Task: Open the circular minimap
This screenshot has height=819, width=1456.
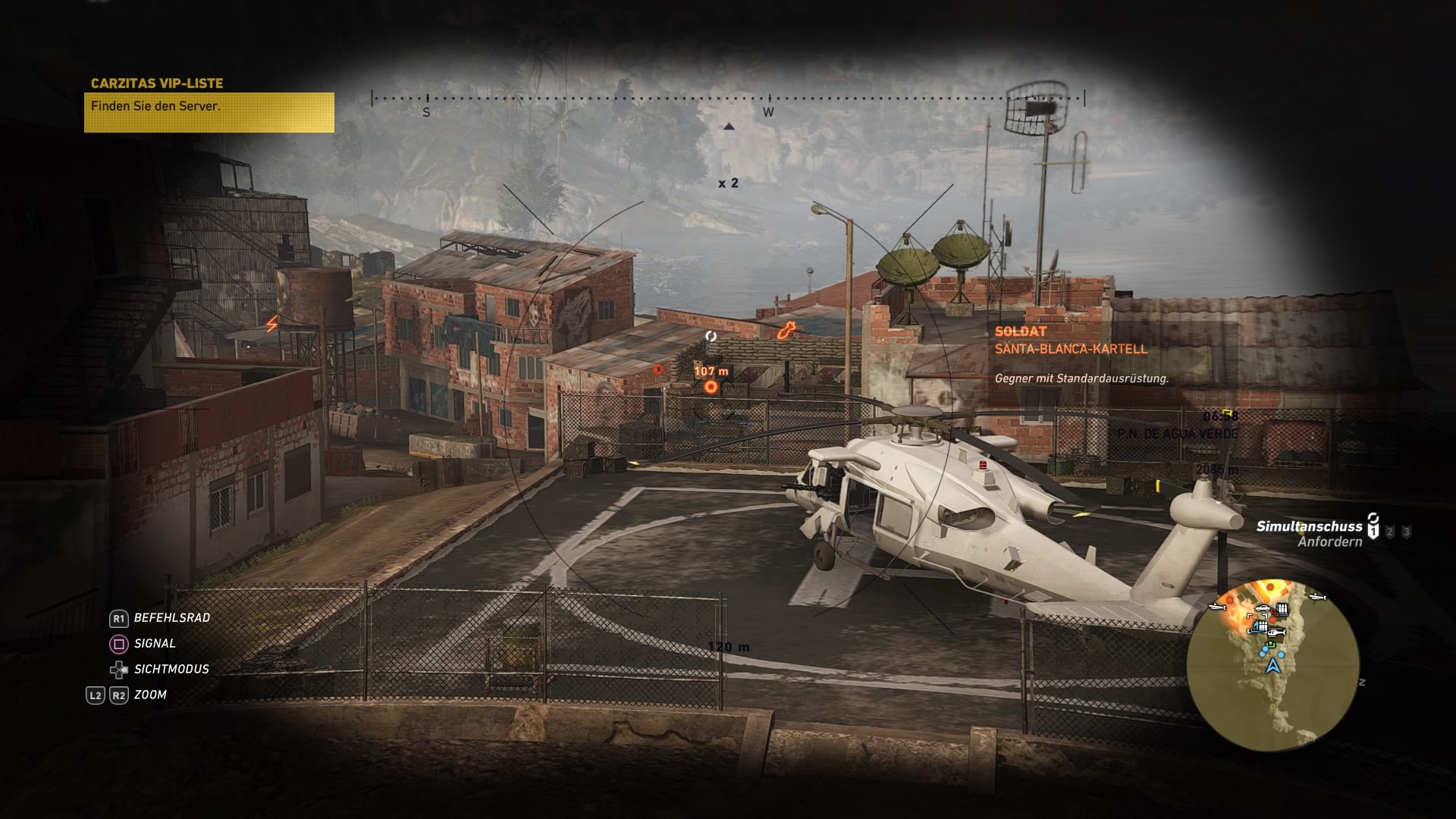Action: (x=1272, y=665)
